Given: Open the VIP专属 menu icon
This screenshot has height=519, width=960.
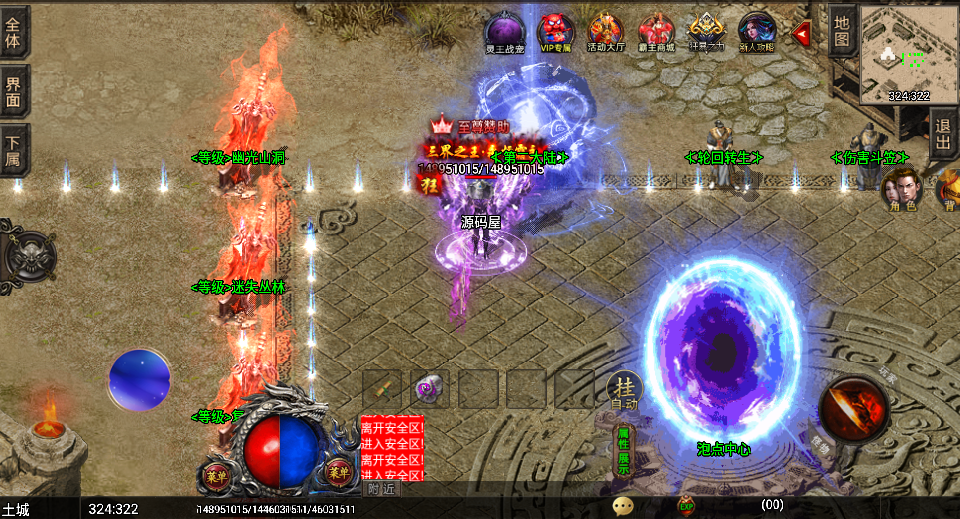Looking at the screenshot, I should tap(555, 31).
